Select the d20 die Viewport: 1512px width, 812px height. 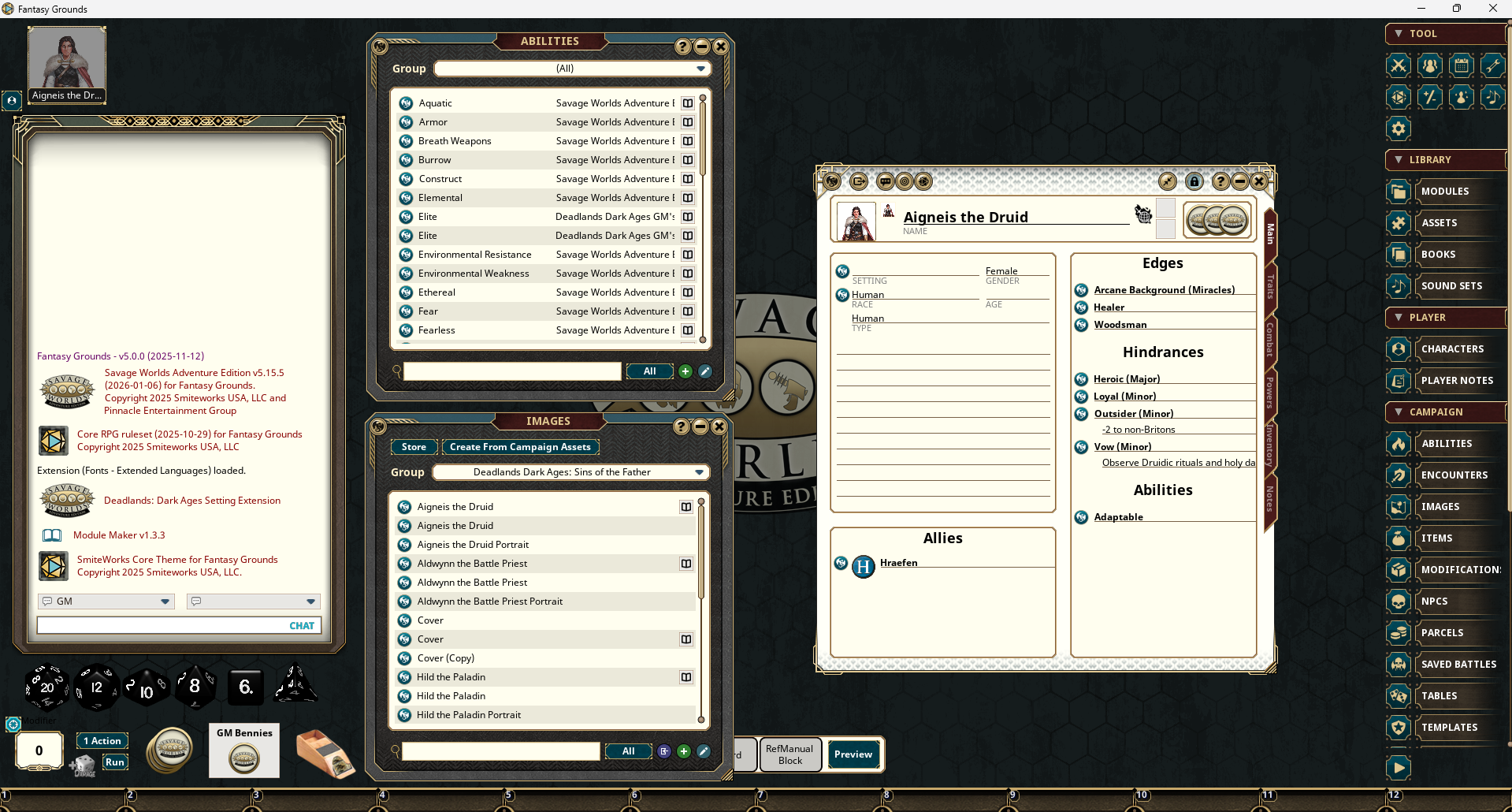point(46,687)
